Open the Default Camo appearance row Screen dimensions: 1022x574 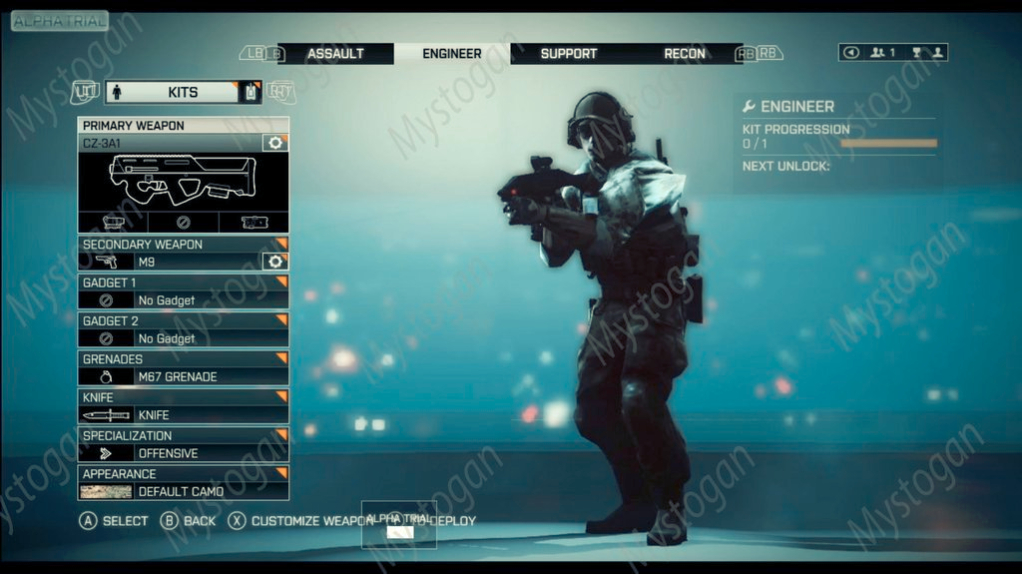(x=183, y=491)
